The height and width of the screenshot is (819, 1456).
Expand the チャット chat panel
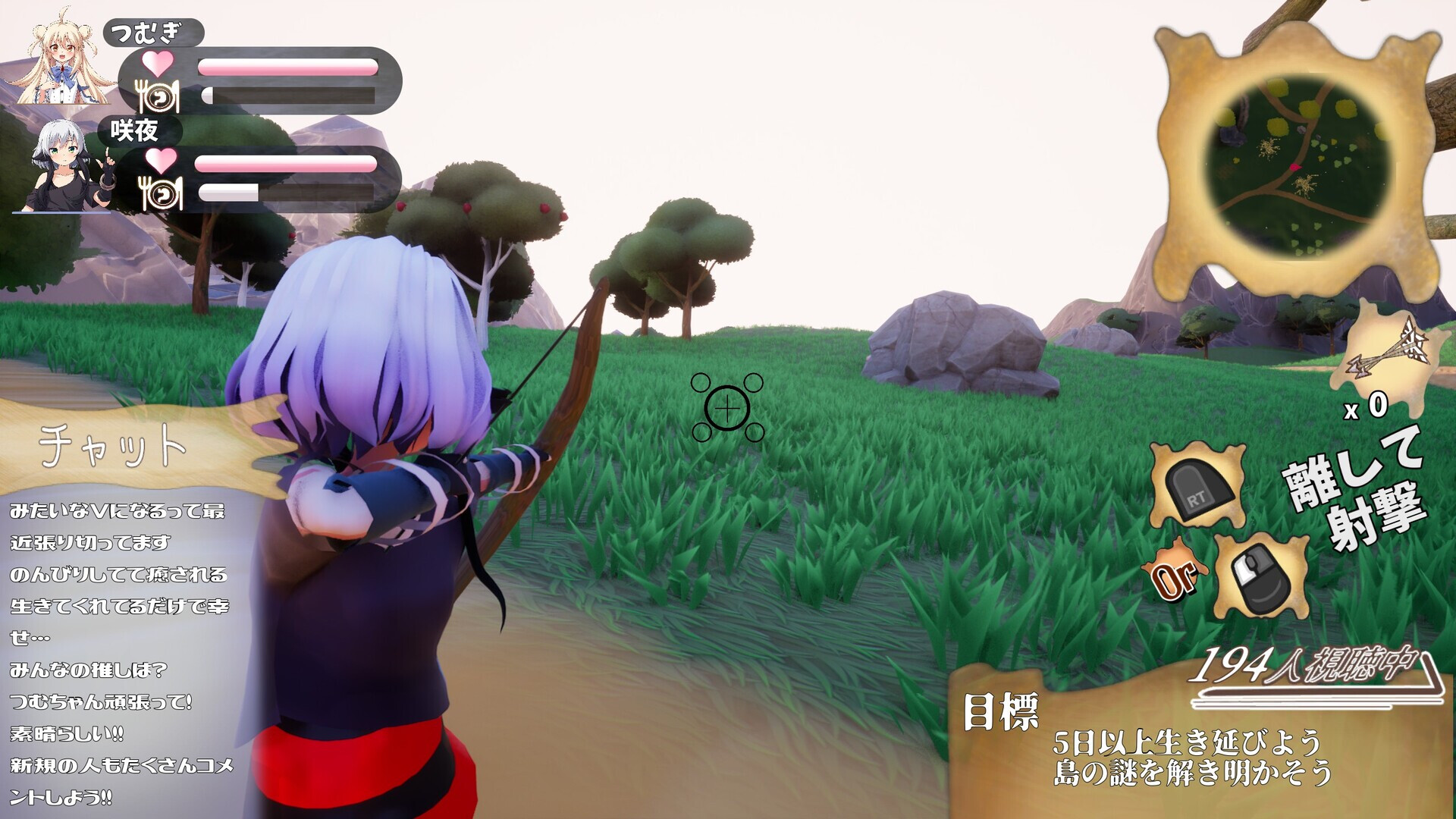point(114,444)
